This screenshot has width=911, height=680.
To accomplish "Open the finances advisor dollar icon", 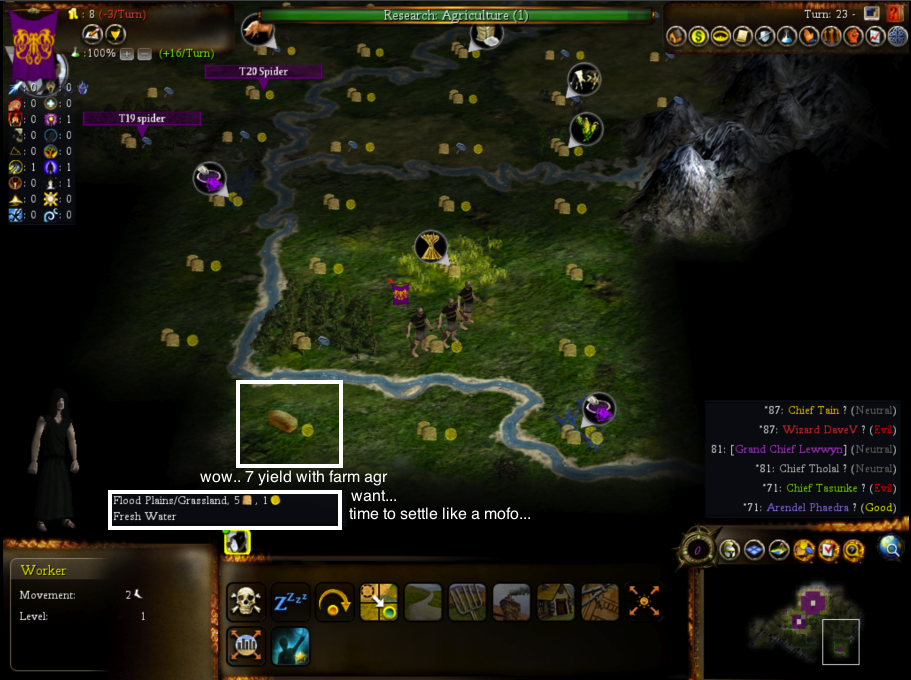I will tap(698, 37).
